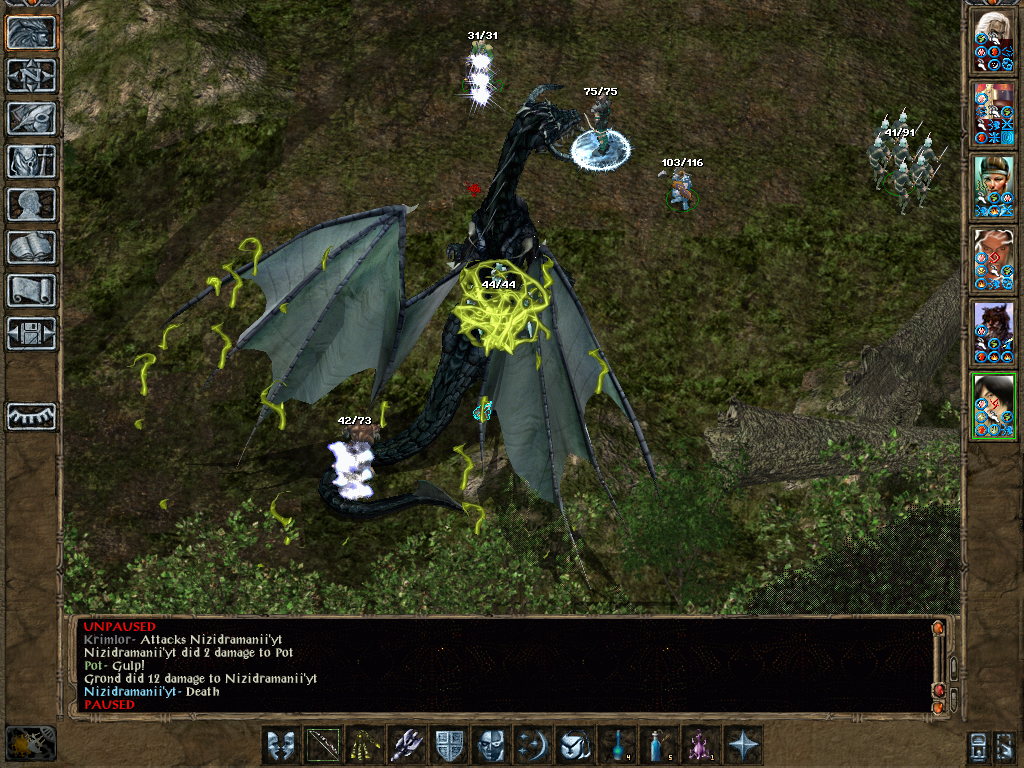Open the four-pointed star special abilities
The width and height of the screenshot is (1024, 768).
coord(744,745)
